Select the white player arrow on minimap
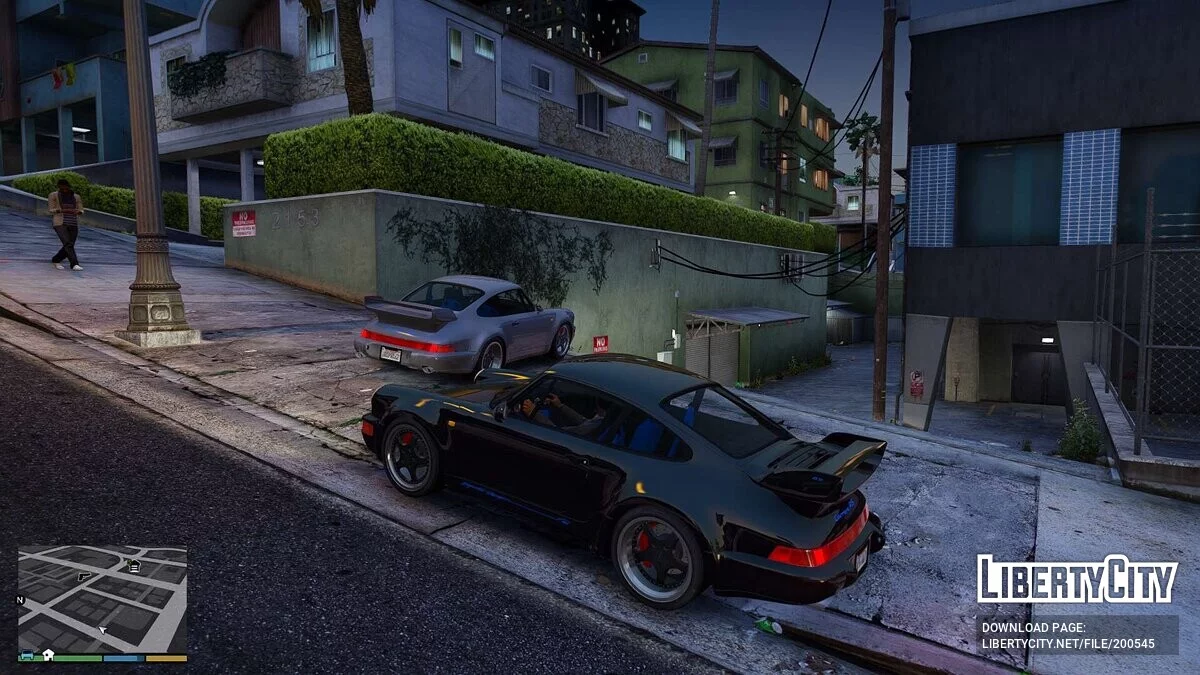The width and height of the screenshot is (1200, 675). click(x=102, y=630)
